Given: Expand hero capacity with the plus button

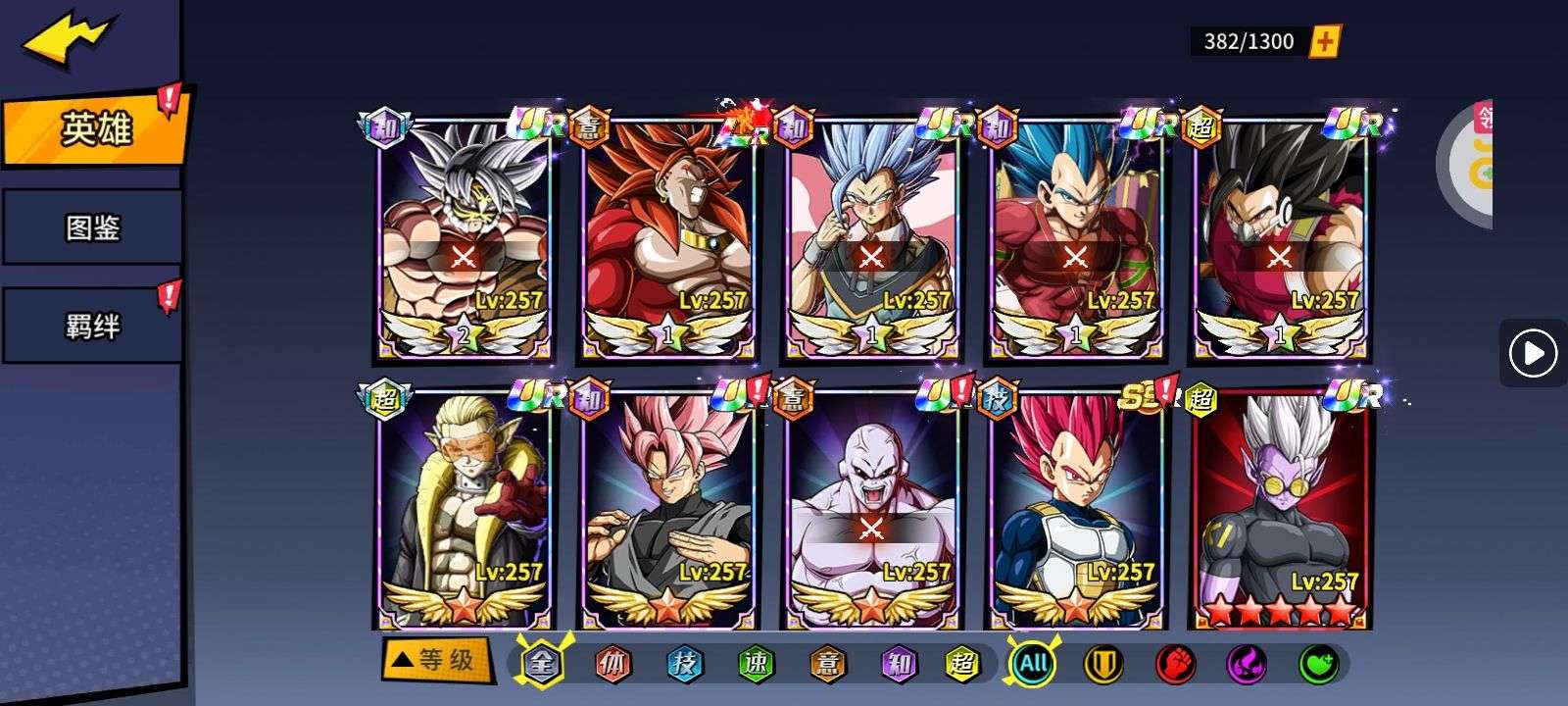Looking at the screenshot, I should point(1324,41).
